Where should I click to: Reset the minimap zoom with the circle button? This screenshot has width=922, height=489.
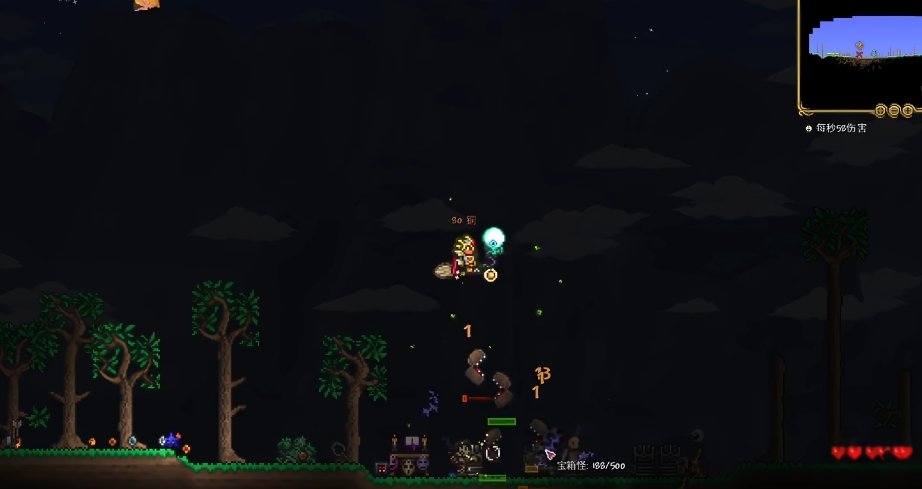click(881, 110)
